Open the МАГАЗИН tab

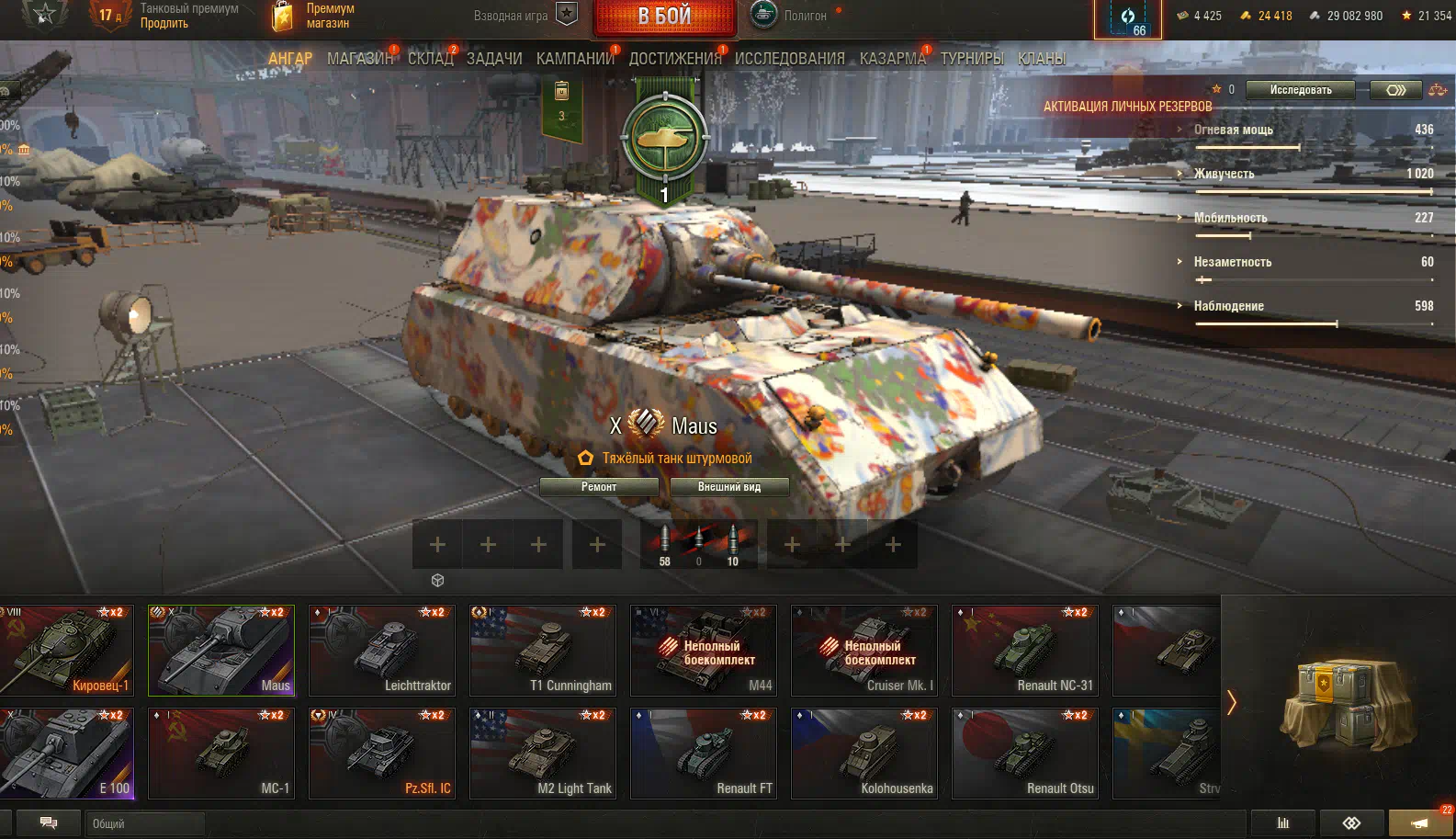(x=359, y=59)
